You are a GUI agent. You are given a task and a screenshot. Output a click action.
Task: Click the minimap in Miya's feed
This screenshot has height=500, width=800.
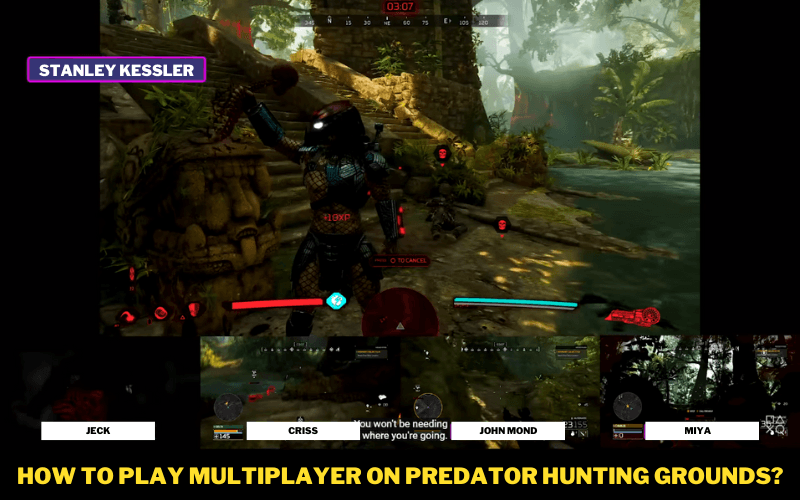[627, 407]
